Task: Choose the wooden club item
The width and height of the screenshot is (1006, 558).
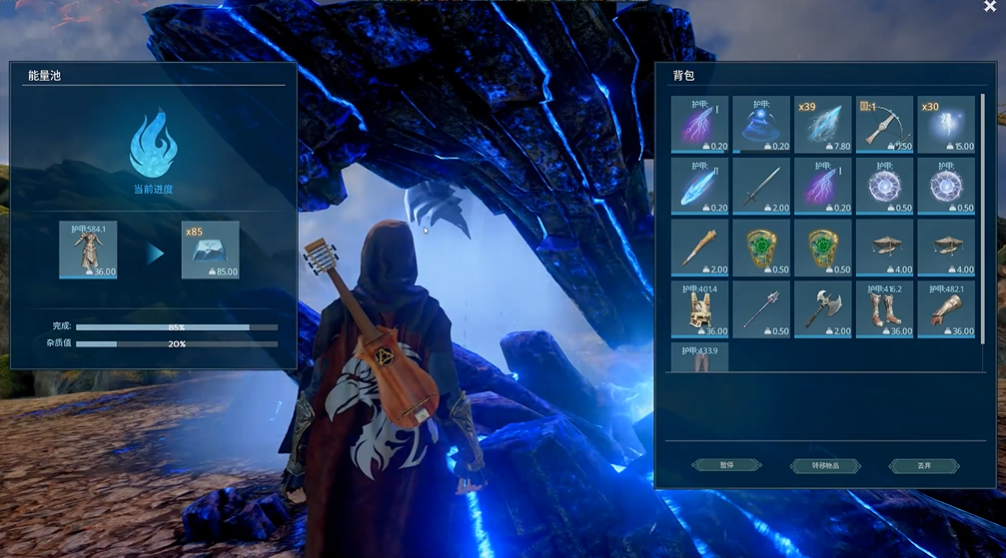Action: 699,247
